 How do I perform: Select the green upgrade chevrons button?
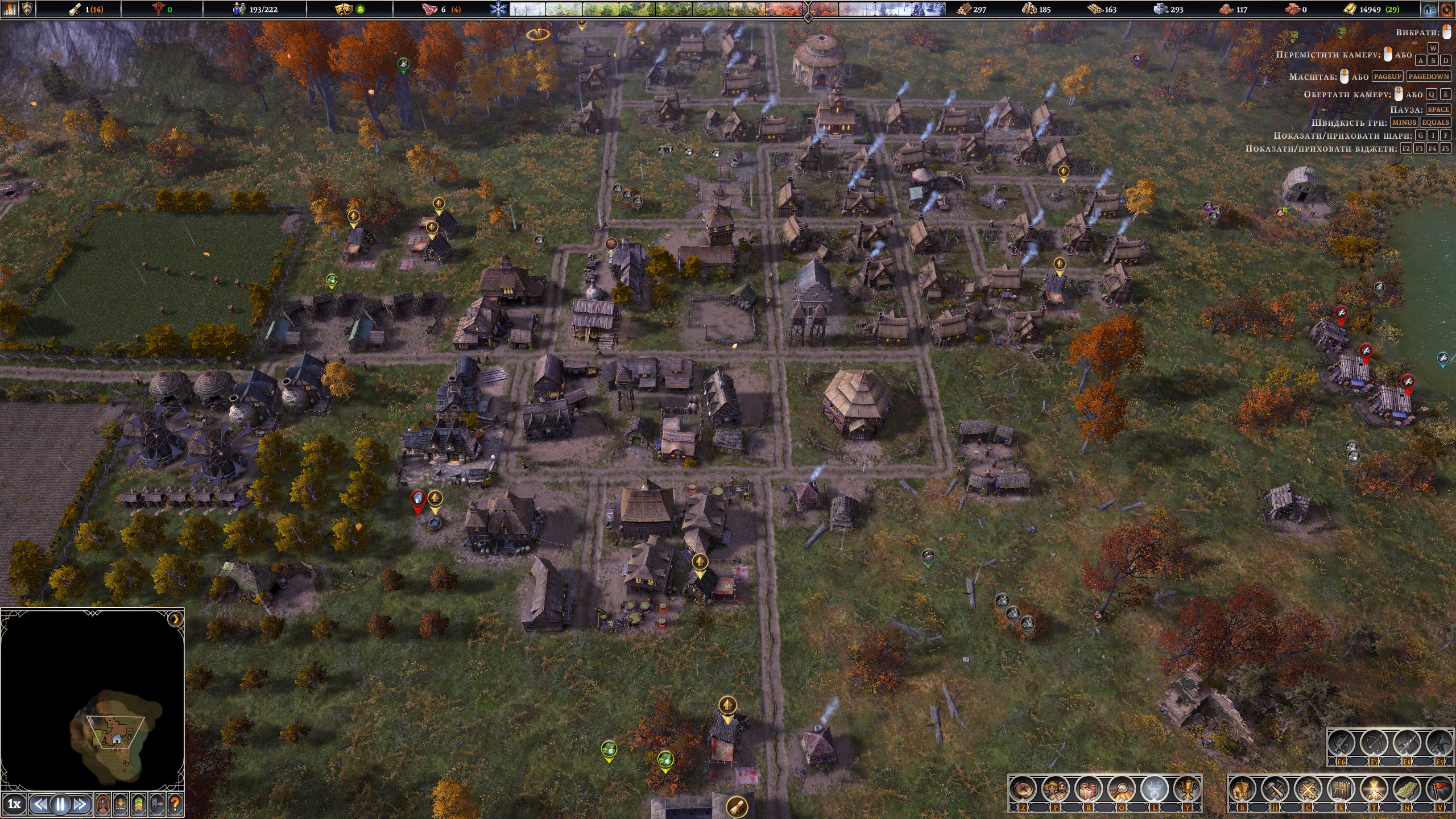(139, 804)
